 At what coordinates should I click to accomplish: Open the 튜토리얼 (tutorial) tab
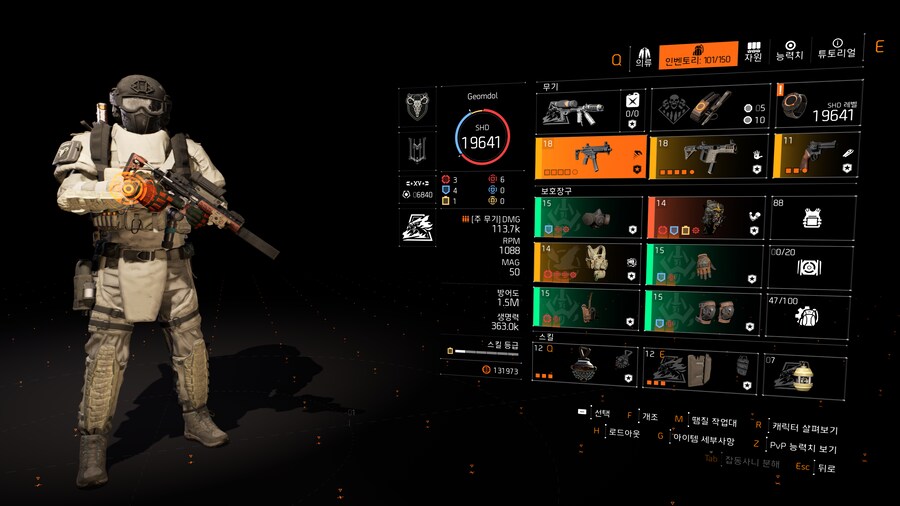pos(836,50)
